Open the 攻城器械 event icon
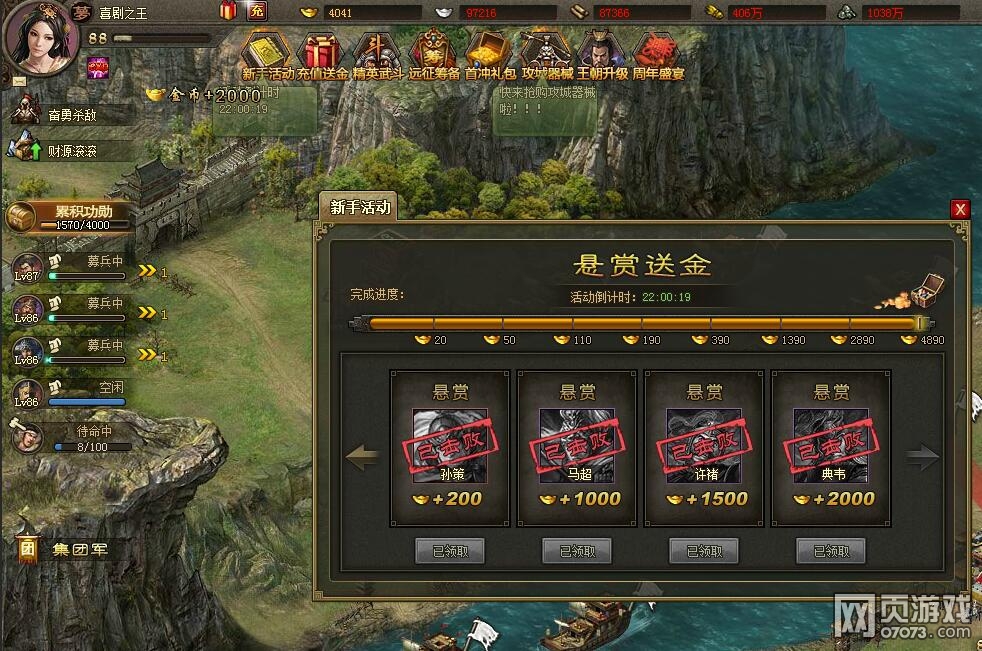Viewport: 982px width, 651px height. pos(546,51)
